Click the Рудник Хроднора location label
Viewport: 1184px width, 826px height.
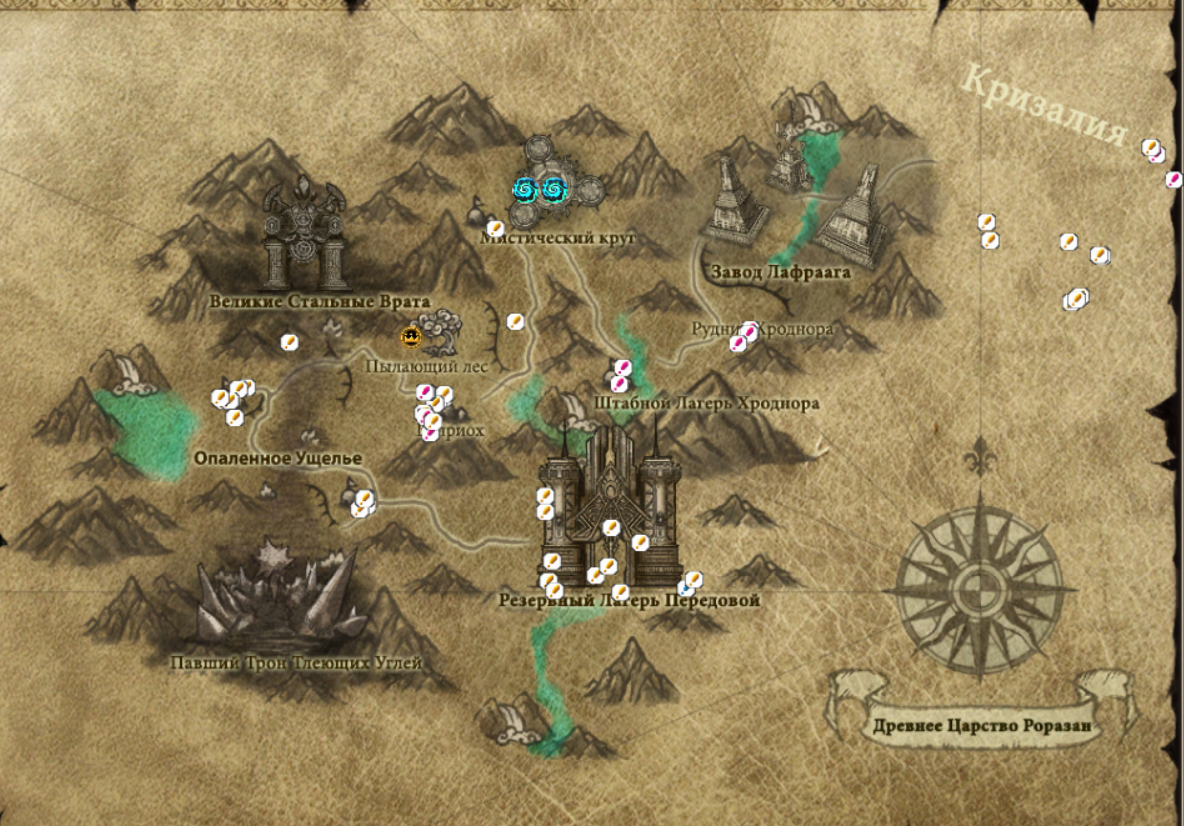(x=762, y=328)
